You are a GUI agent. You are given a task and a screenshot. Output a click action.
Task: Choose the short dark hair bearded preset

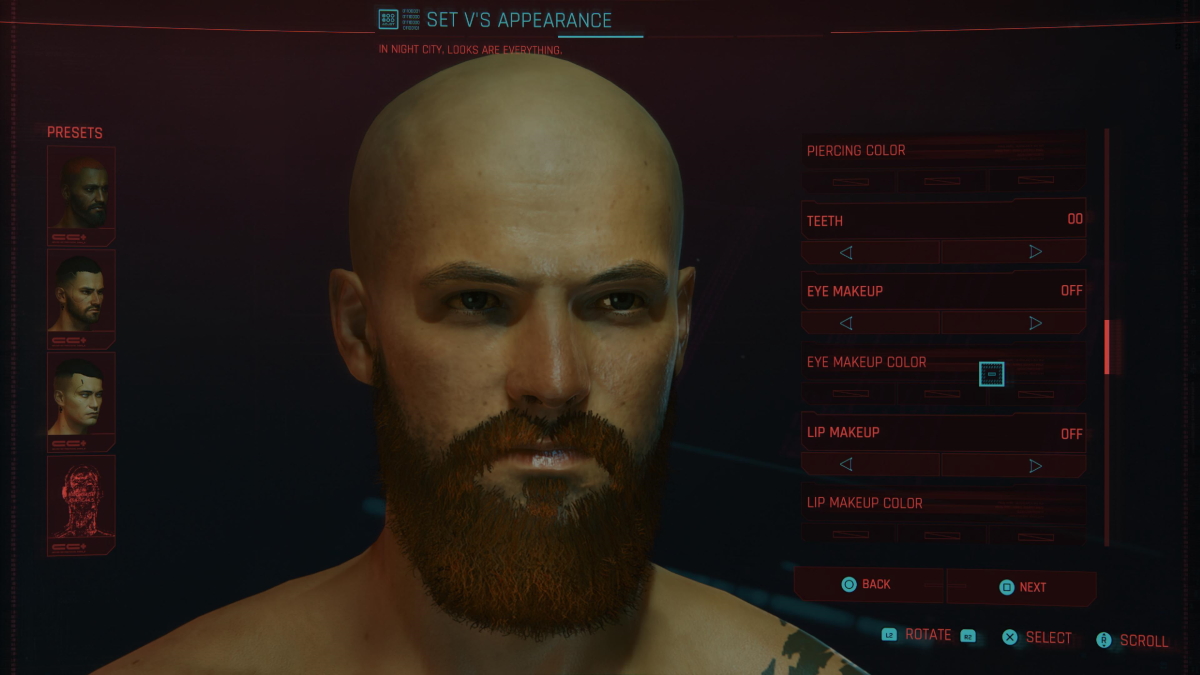(x=81, y=292)
